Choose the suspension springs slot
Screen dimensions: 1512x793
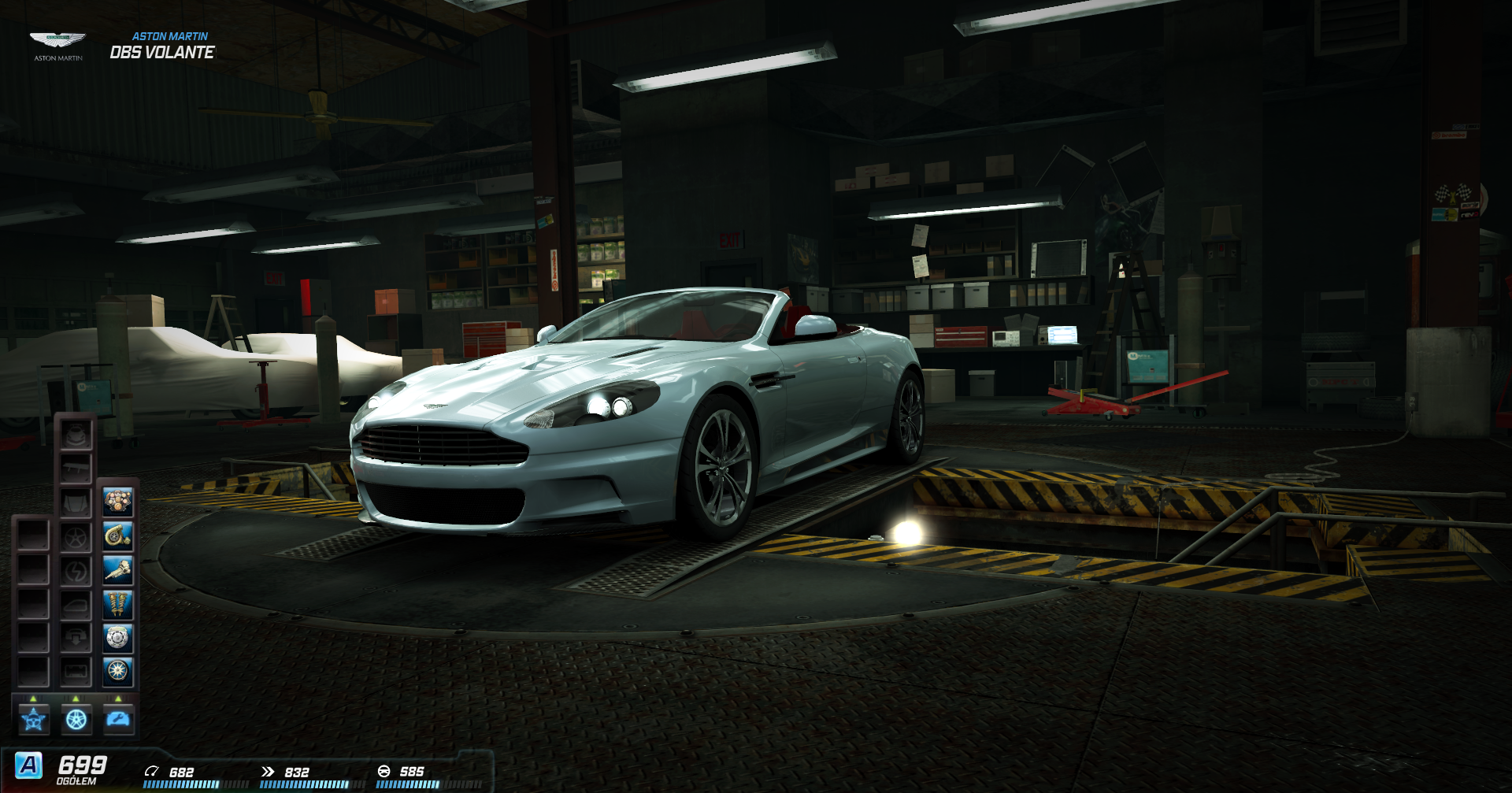pos(118,604)
